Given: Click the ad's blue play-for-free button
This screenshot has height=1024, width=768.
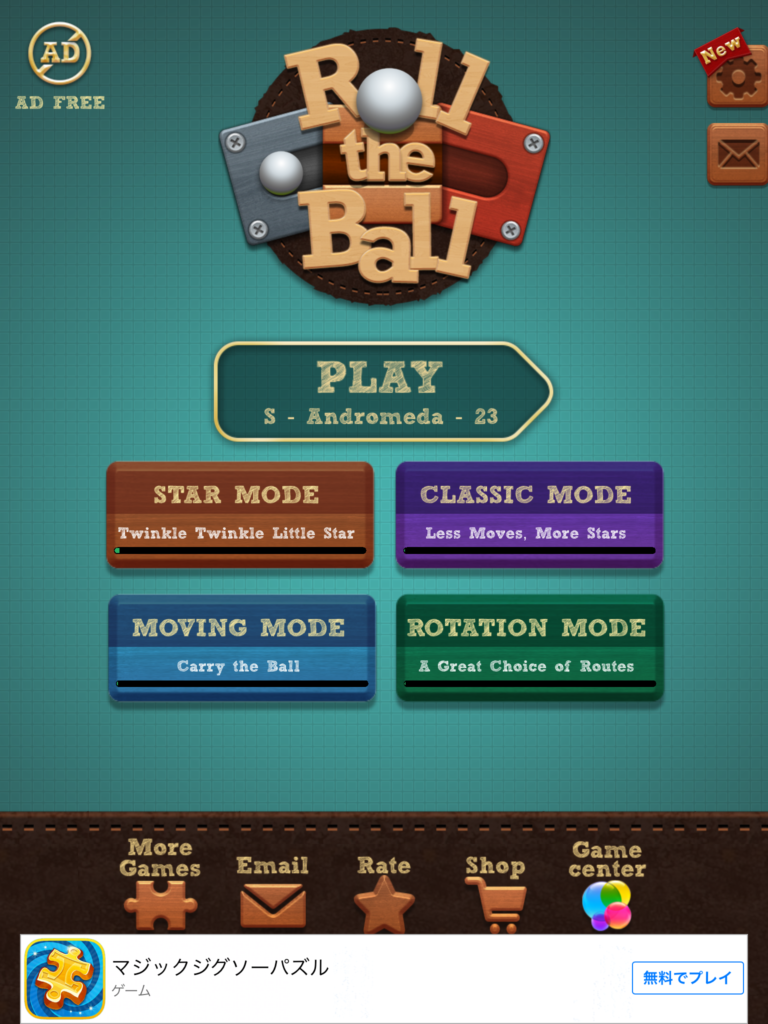Looking at the screenshot, I should (687, 978).
